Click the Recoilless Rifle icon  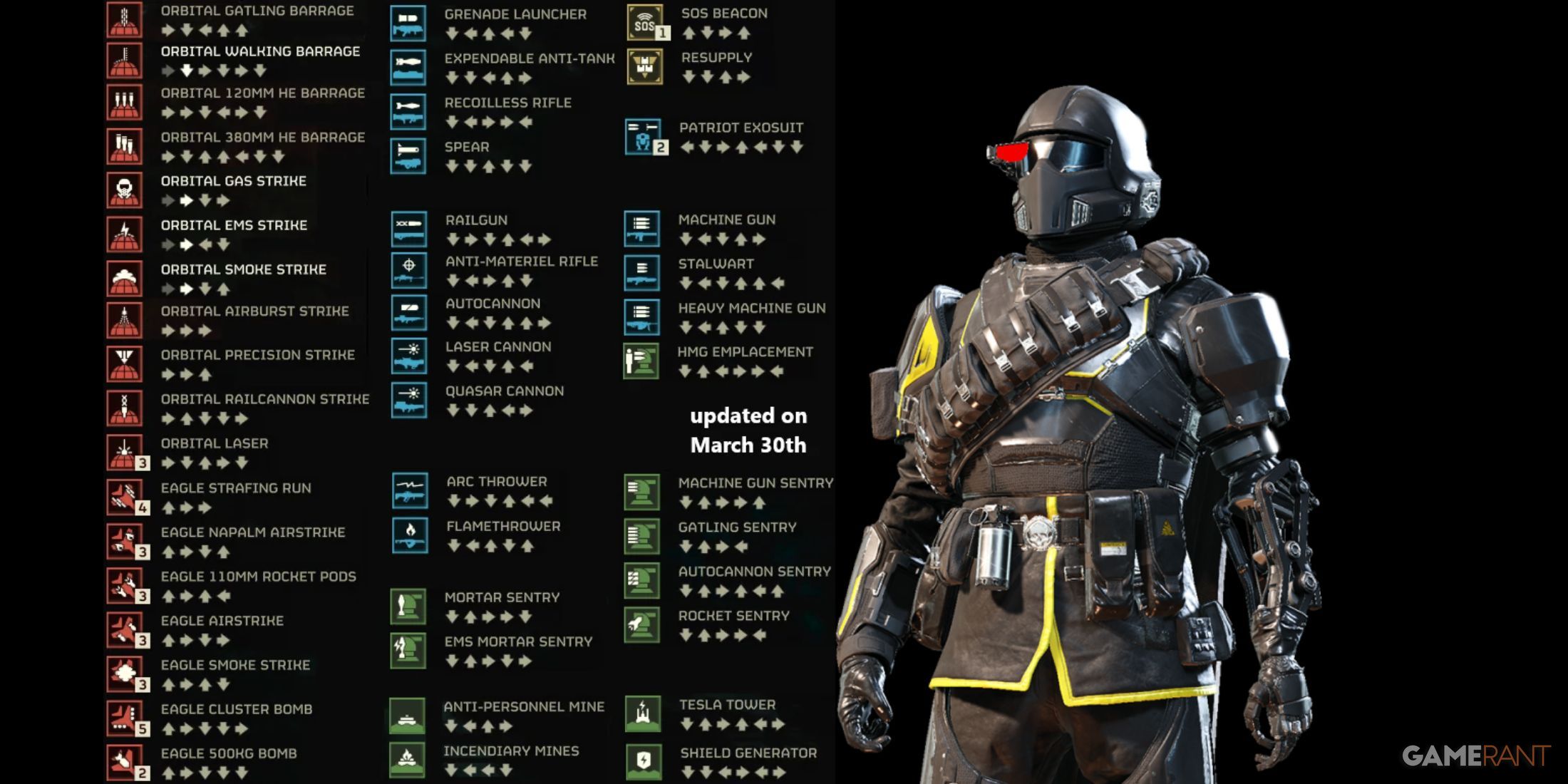(x=408, y=112)
